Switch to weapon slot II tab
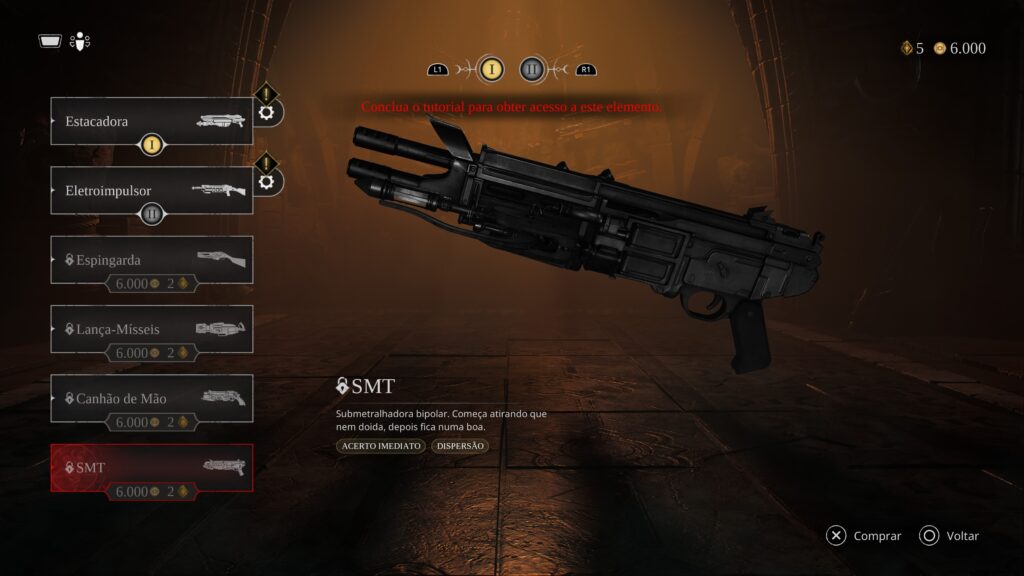Viewport: 1024px width, 576px height. [x=533, y=69]
